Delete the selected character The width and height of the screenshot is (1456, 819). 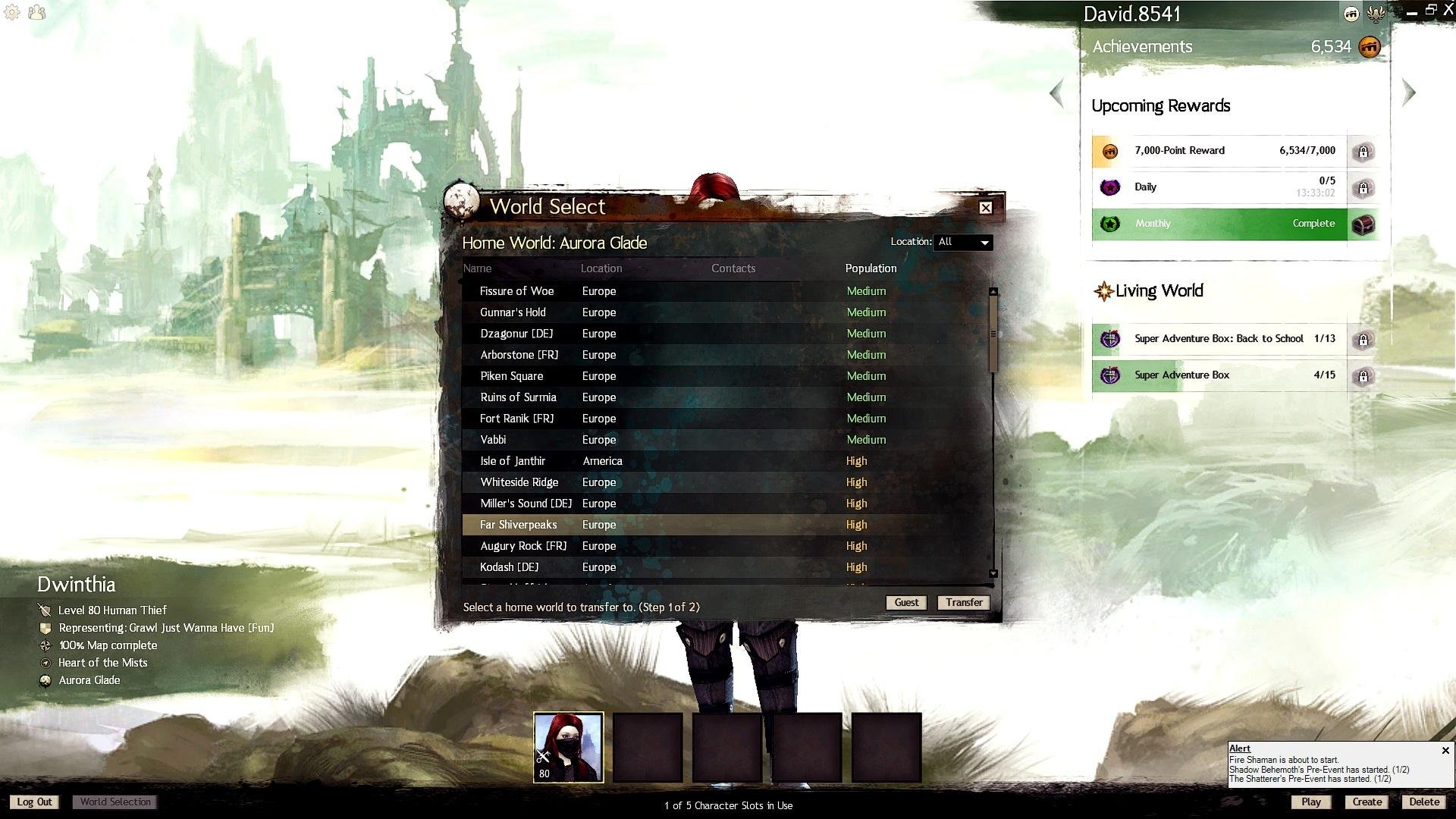(x=1423, y=802)
